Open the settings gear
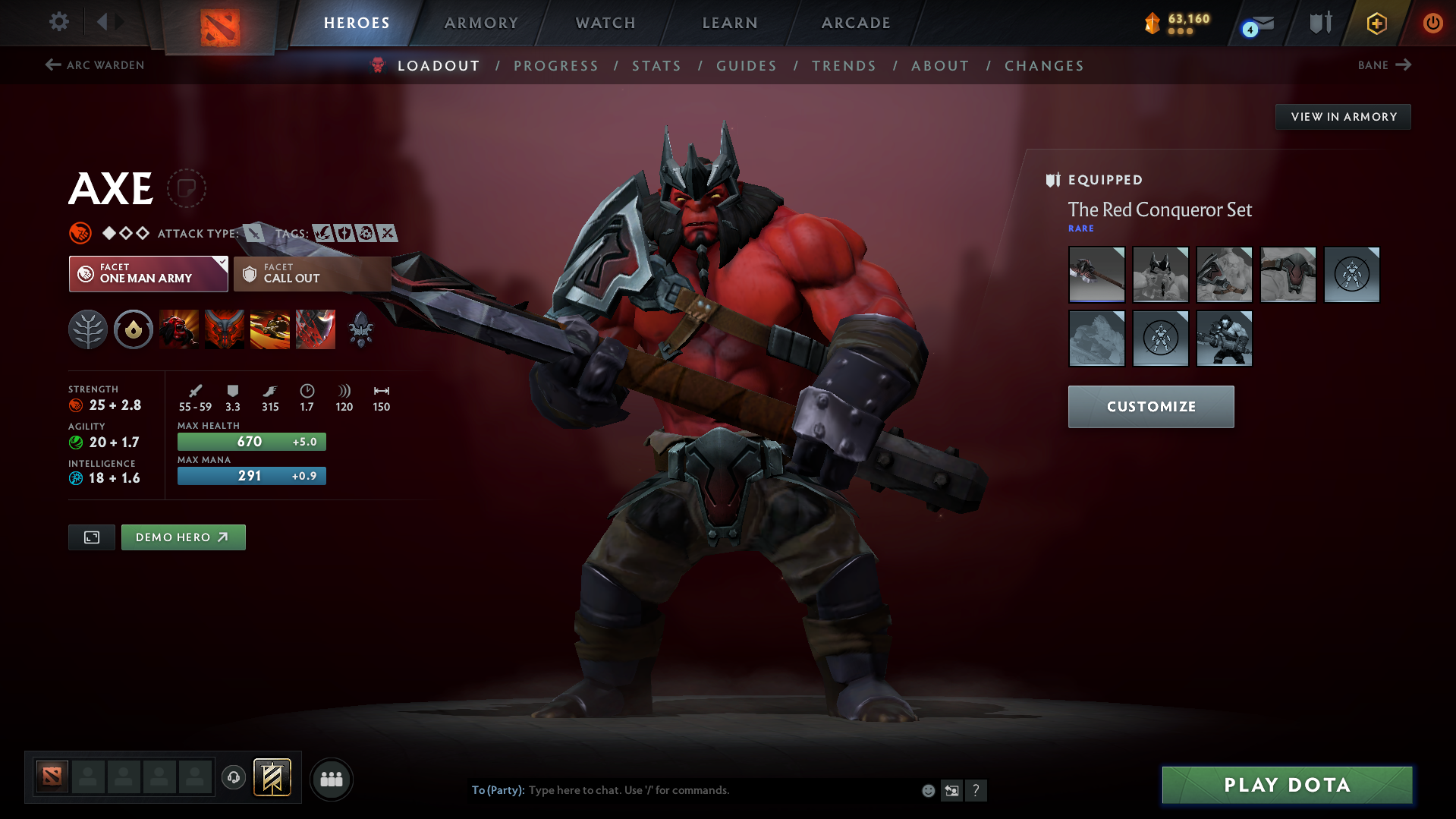1456x819 pixels. (x=58, y=22)
